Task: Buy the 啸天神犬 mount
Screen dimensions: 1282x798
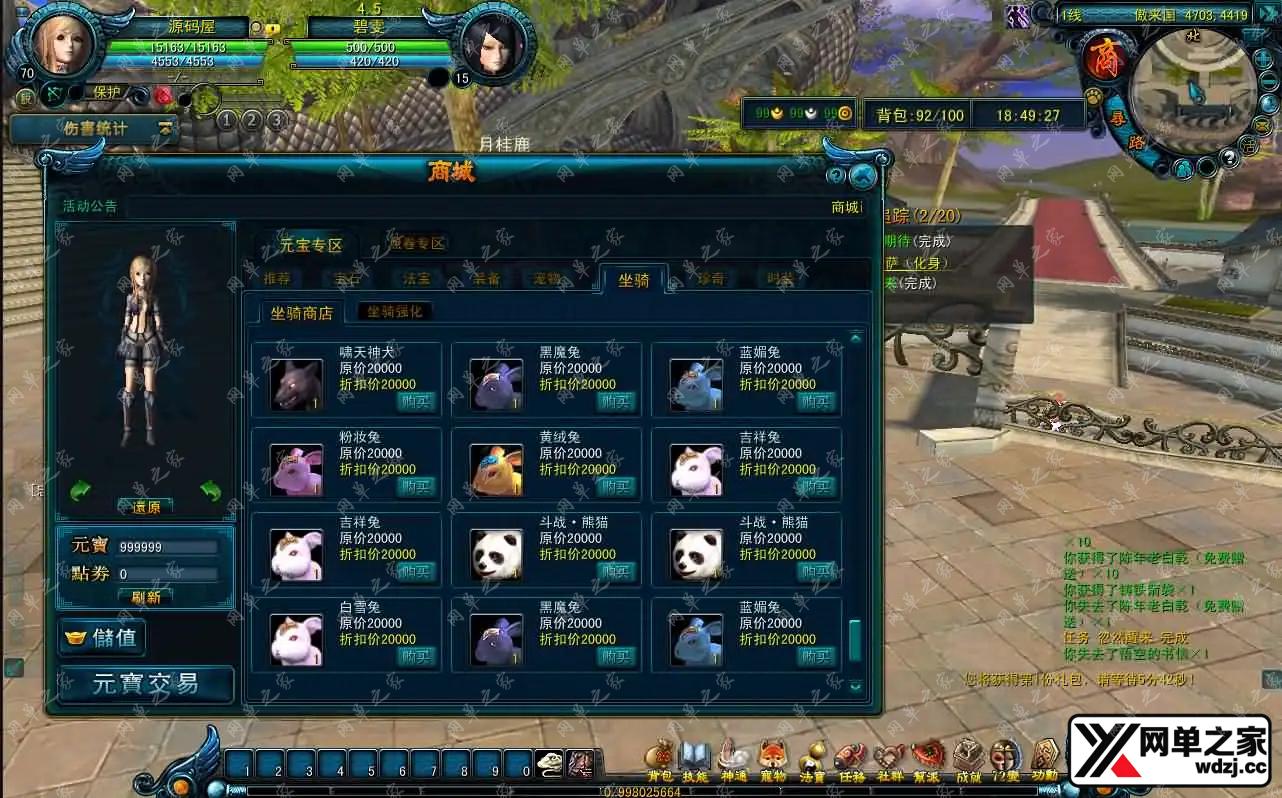Action: [416, 402]
